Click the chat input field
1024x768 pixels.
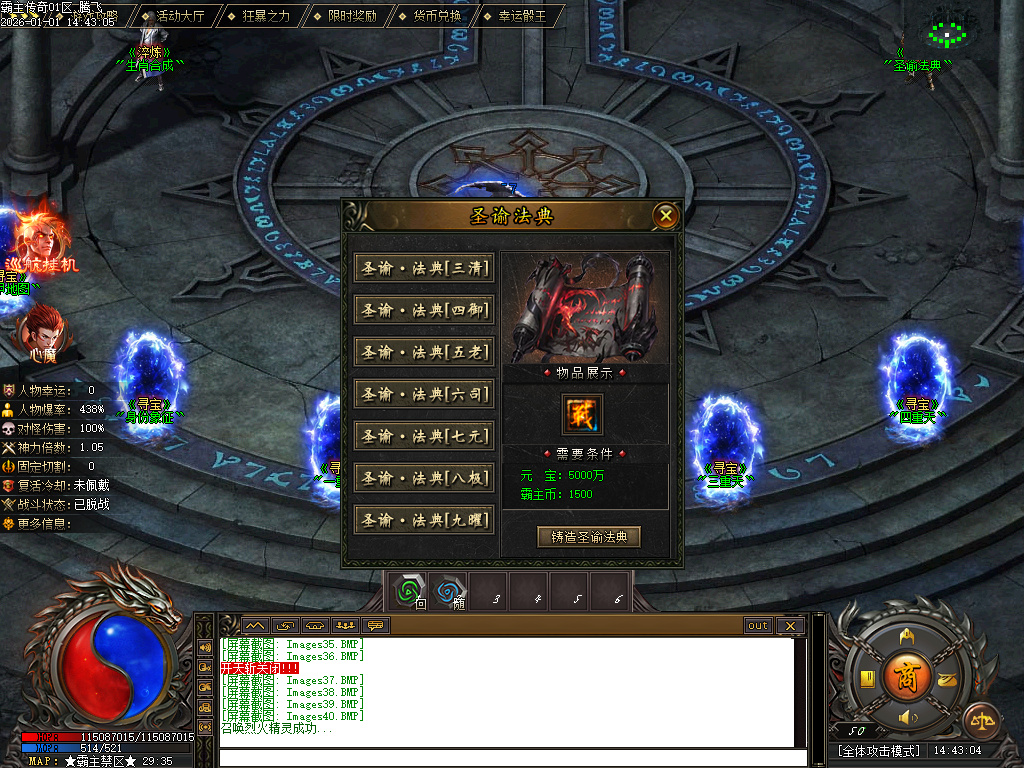(x=510, y=757)
